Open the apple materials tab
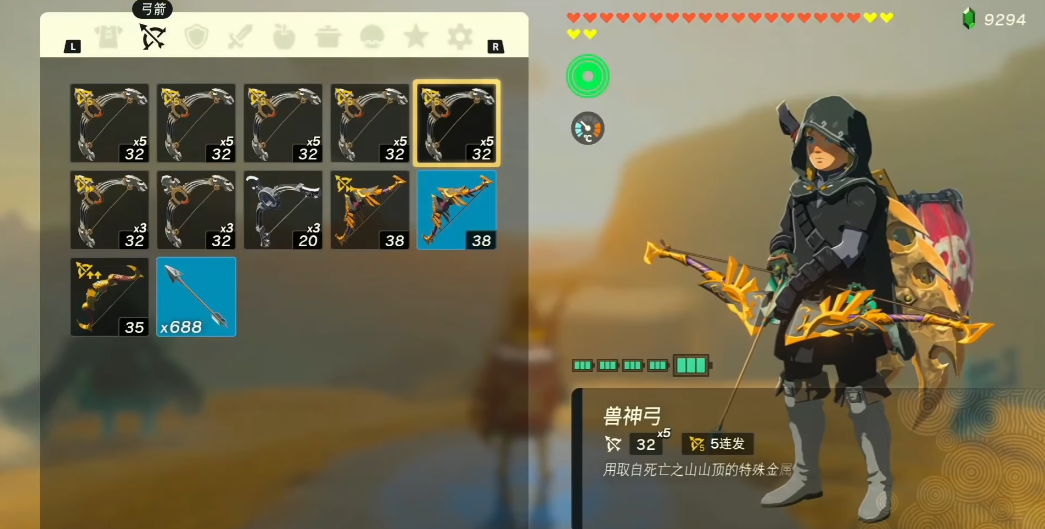The image size is (1045, 529). tap(284, 38)
